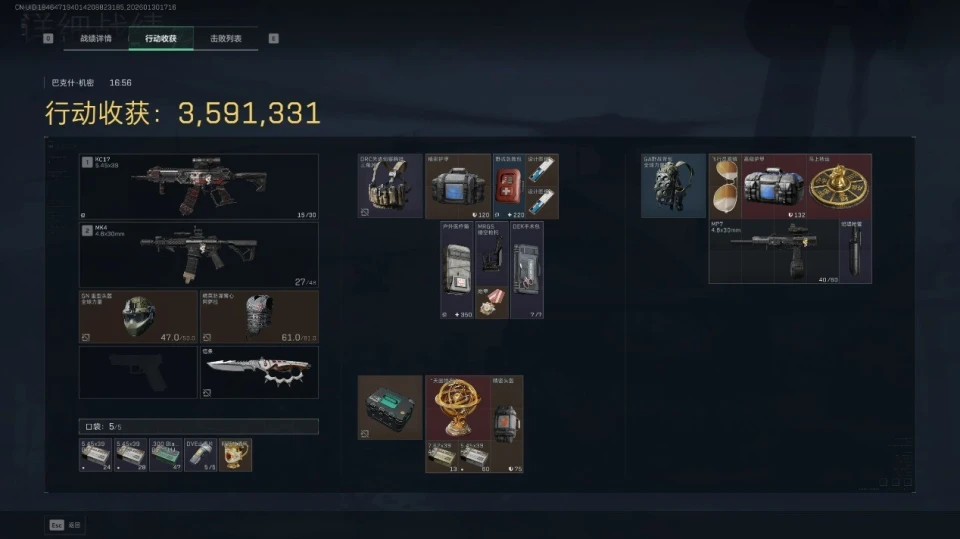Pick the golden trophy cup in pockets
Screen dimensions: 960x539
[236, 454]
